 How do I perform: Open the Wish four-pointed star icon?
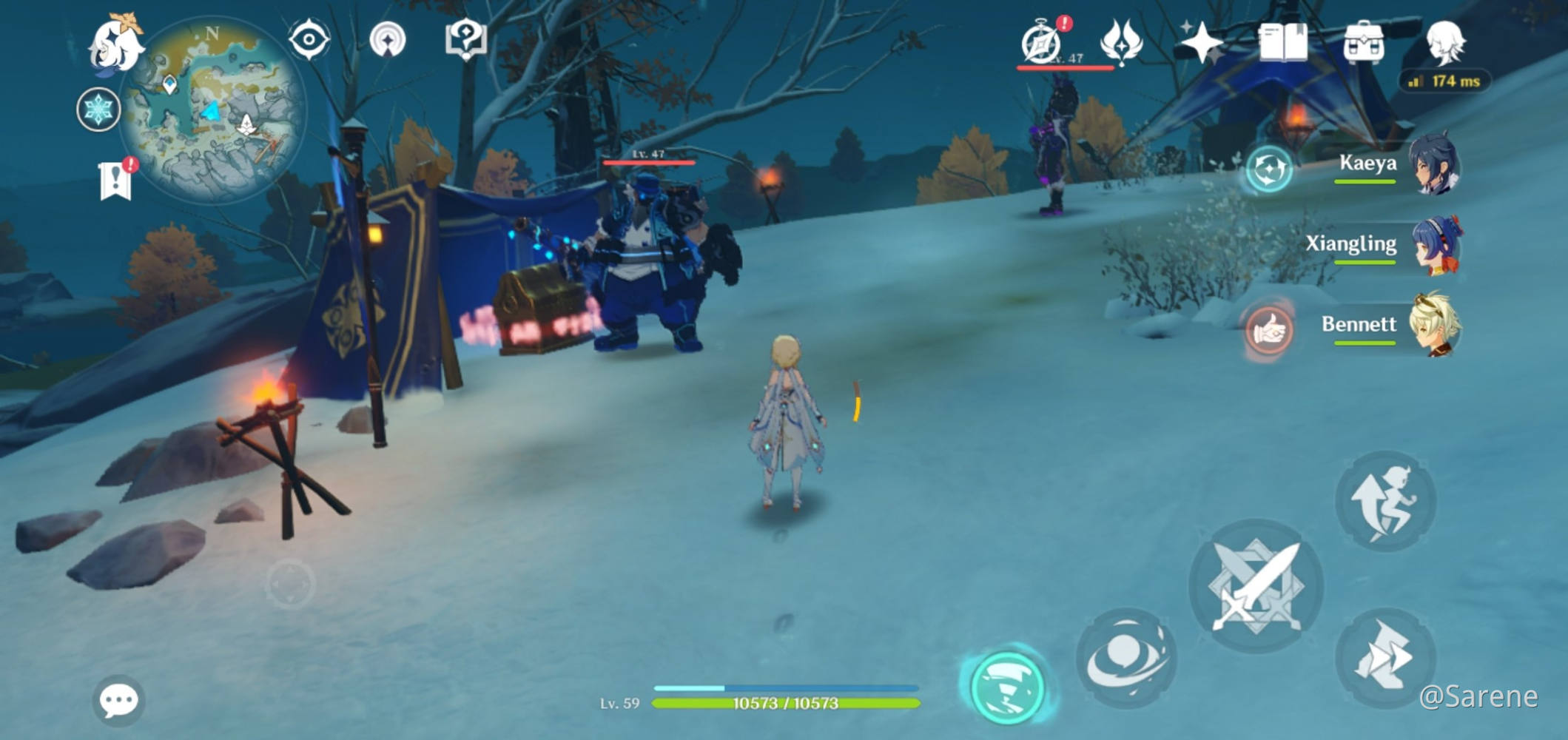click(x=1201, y=42)
